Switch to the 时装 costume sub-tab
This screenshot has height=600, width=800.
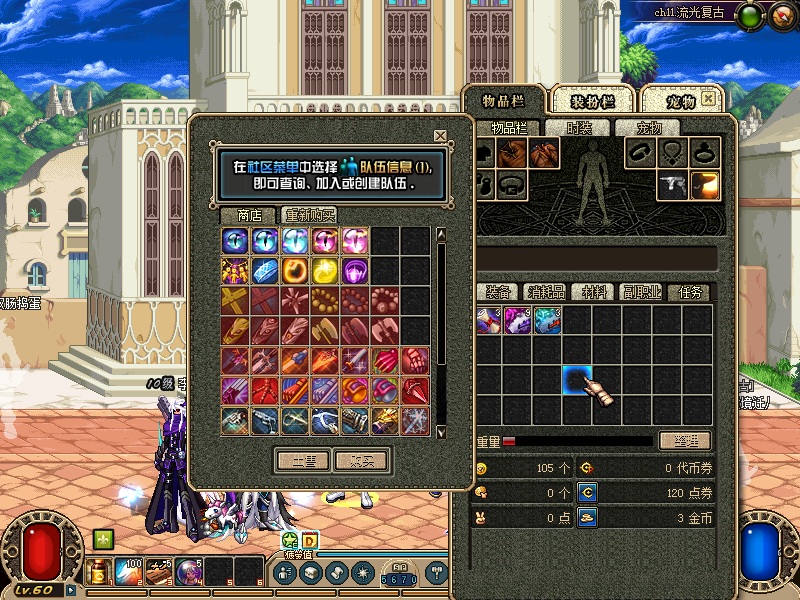[579, 128]
